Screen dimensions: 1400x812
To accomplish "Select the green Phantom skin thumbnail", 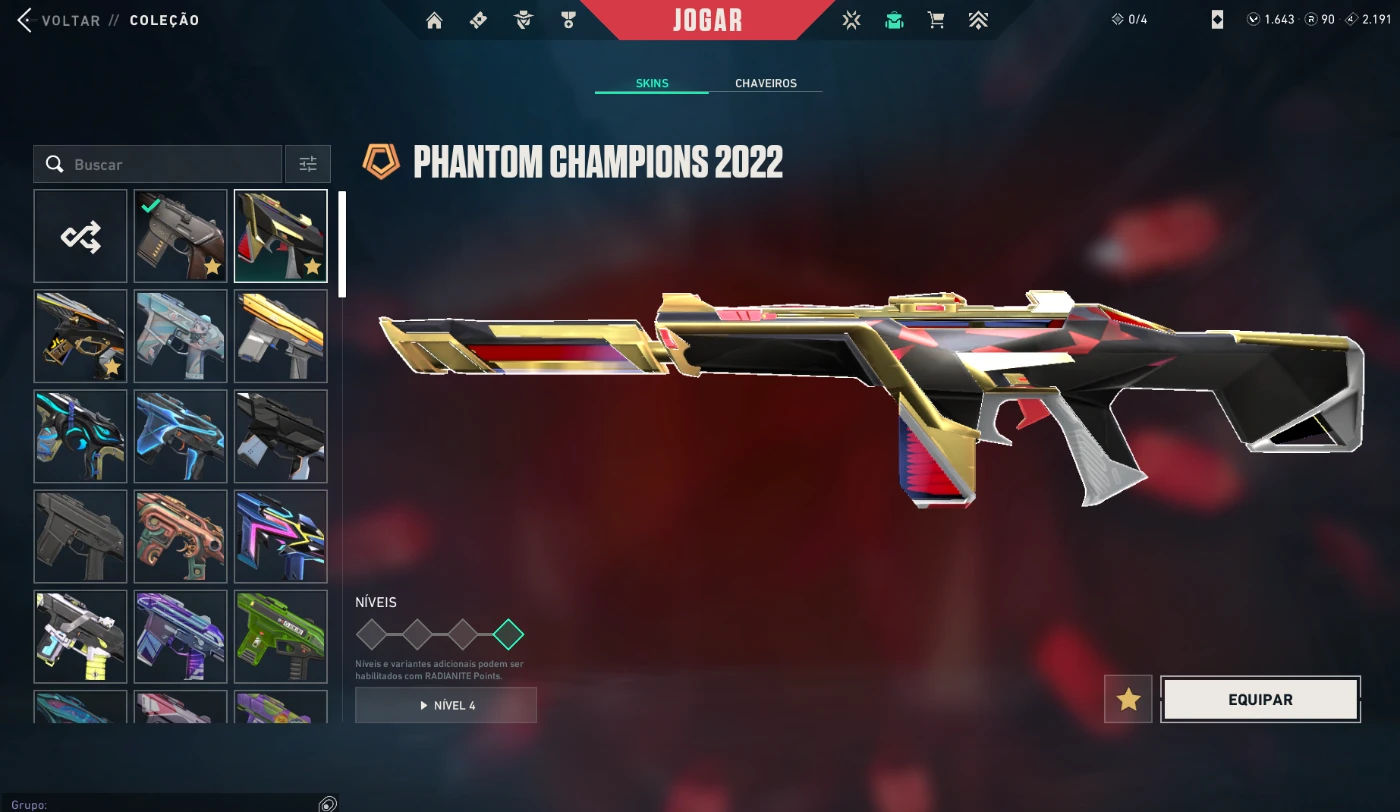I will [281, 637].
